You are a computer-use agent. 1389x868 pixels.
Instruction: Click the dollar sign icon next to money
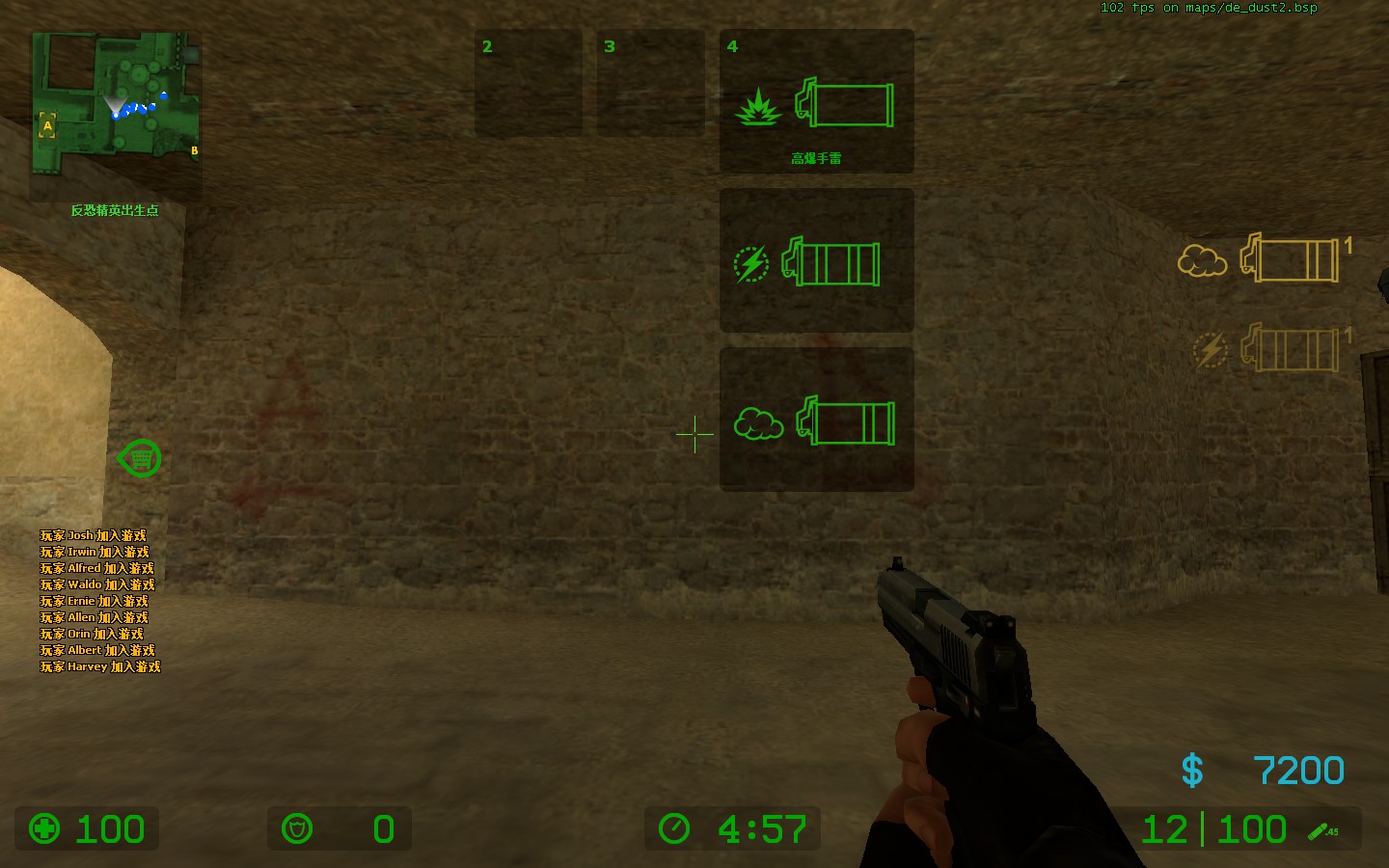pyautogui.click(x=1192, y=769)
